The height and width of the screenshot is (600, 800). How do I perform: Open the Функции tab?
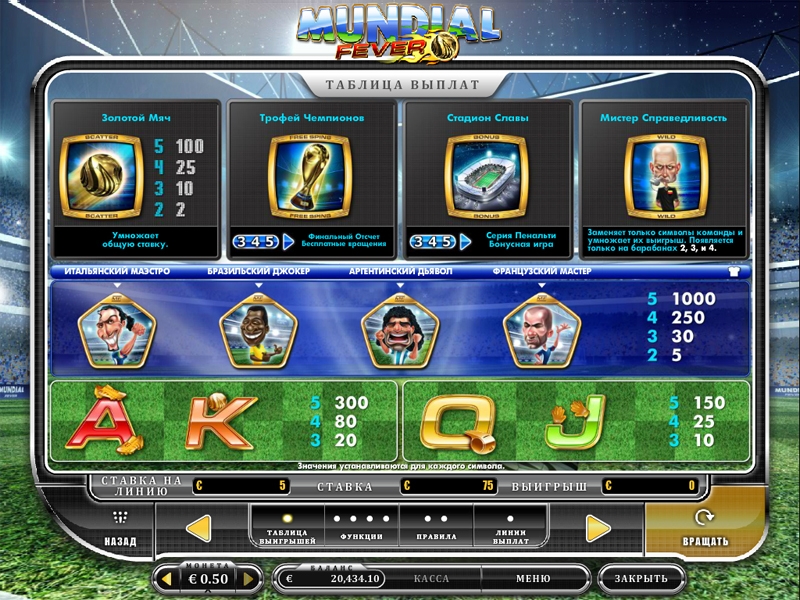tap(361, 529)
